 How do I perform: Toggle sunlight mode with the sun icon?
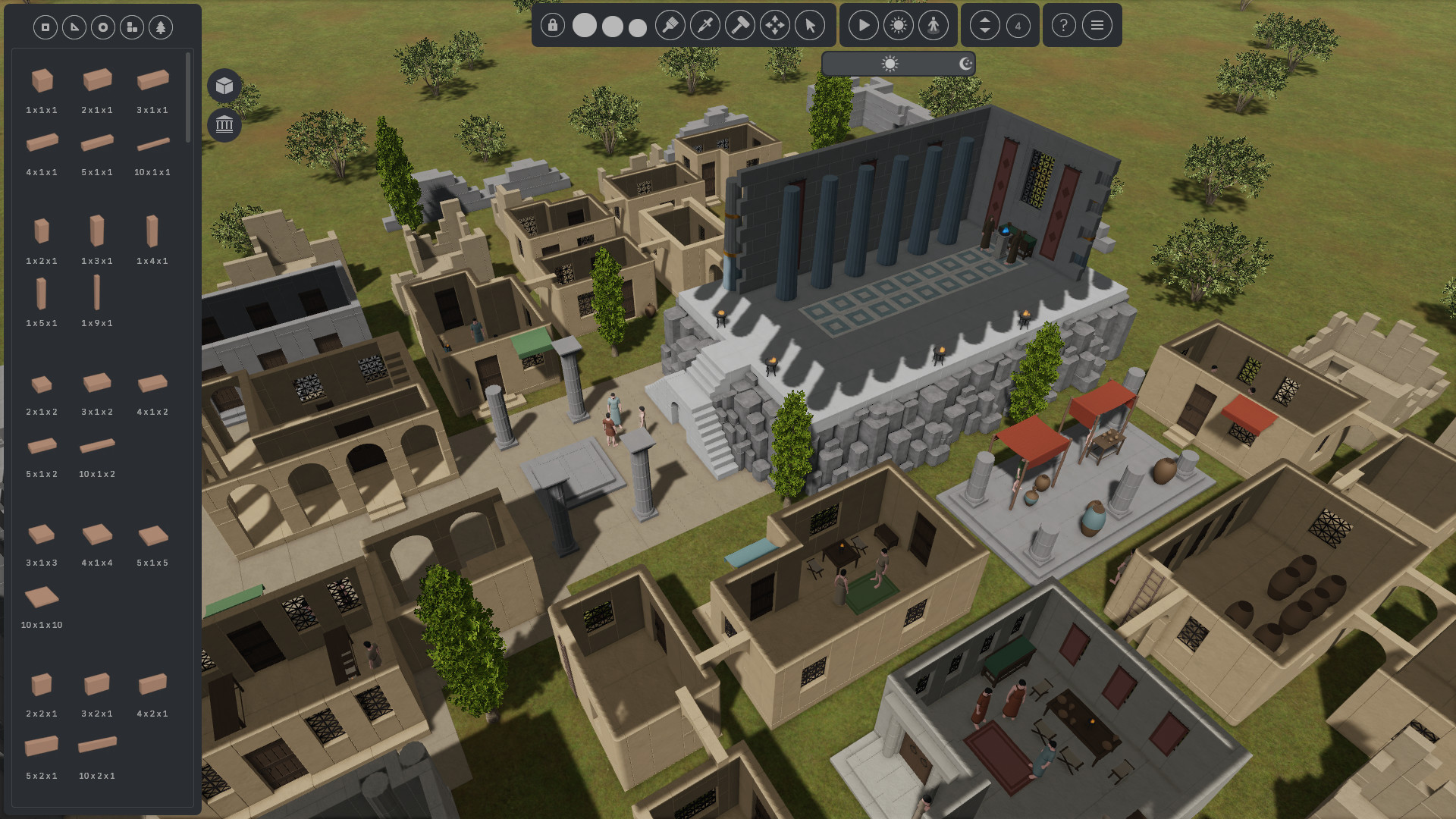click(899, 25)
